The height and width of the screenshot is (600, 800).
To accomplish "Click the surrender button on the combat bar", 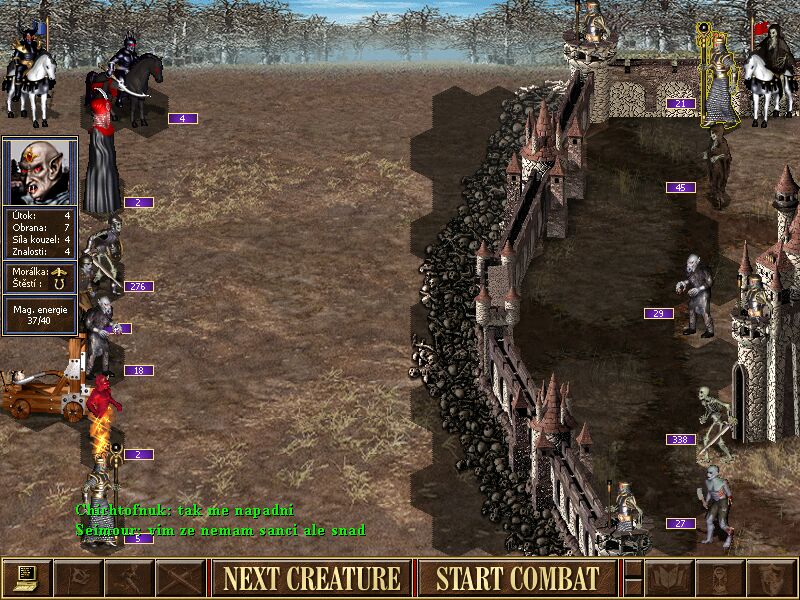I will pos(77,578).
